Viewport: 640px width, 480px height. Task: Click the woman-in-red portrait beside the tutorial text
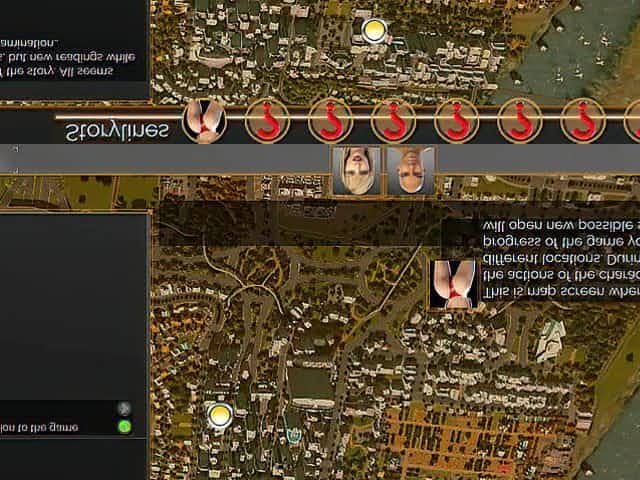point(452,283)
